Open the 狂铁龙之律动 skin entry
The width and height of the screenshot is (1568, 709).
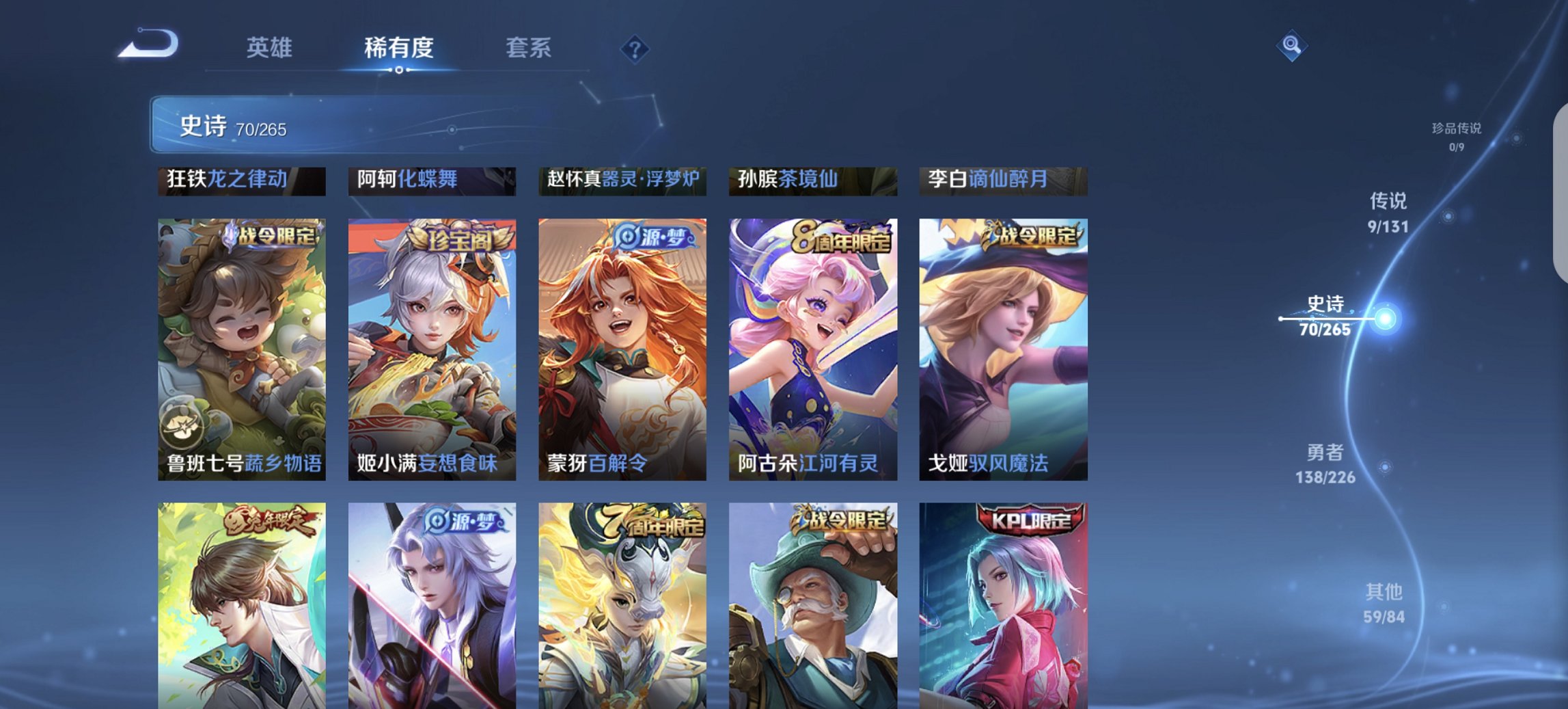243,180
